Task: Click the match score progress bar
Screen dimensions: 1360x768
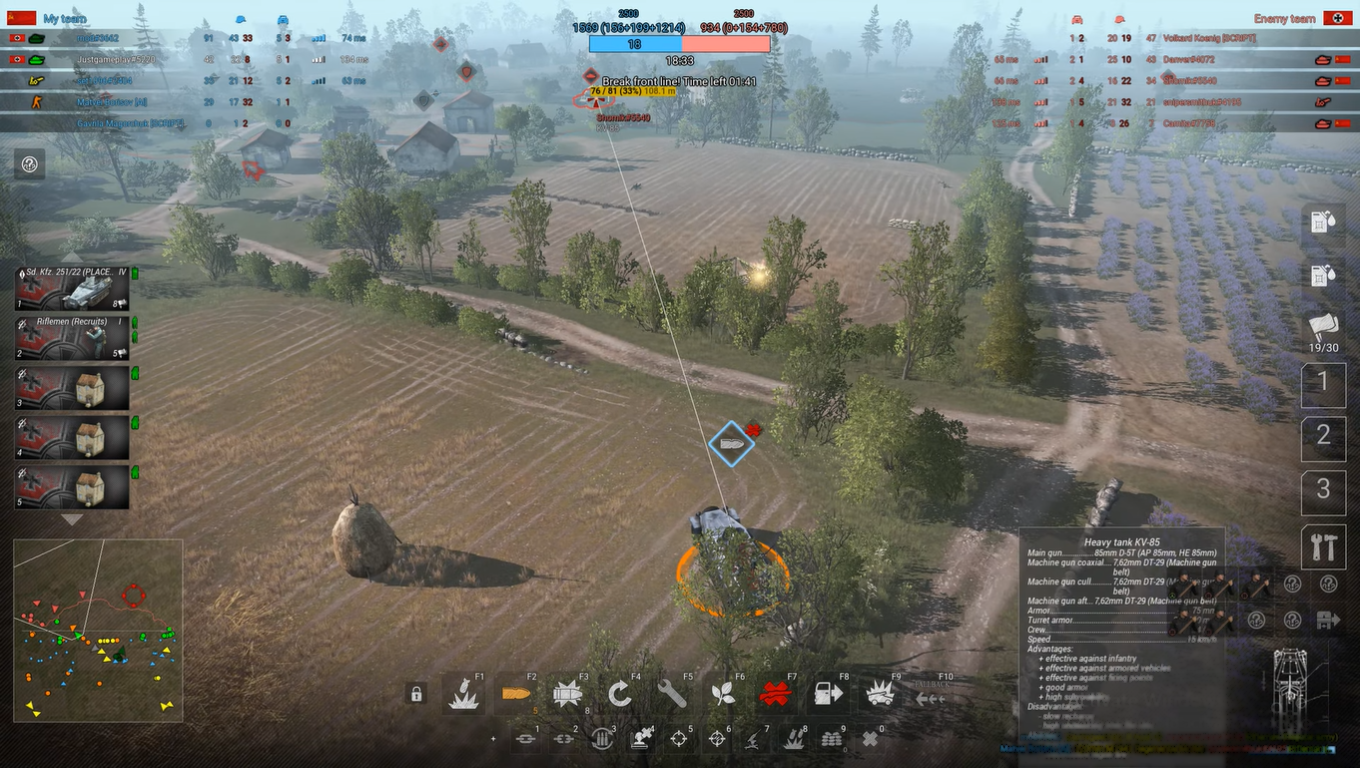Action: [680, 43]
